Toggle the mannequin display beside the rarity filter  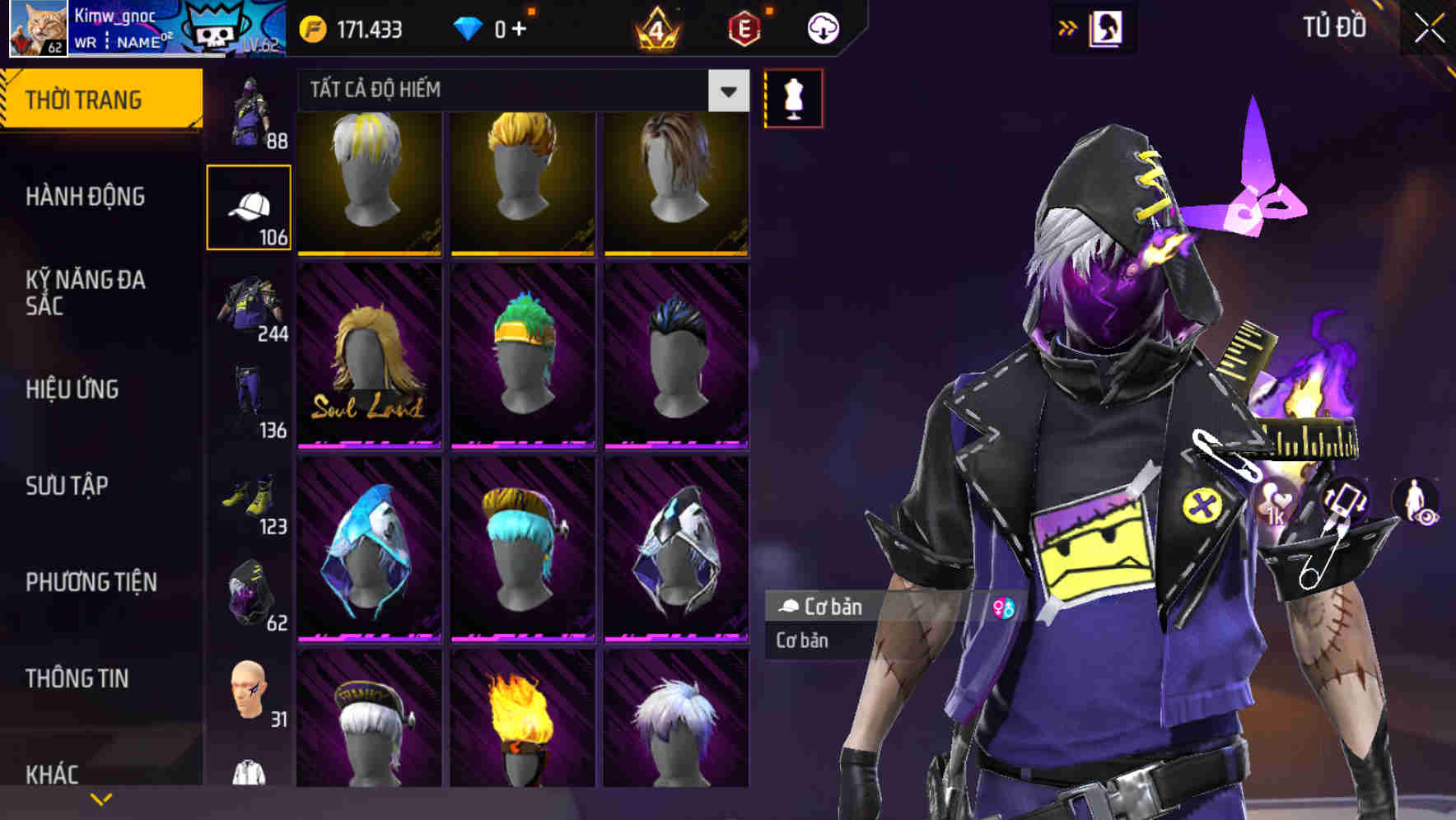coord(792,97)
